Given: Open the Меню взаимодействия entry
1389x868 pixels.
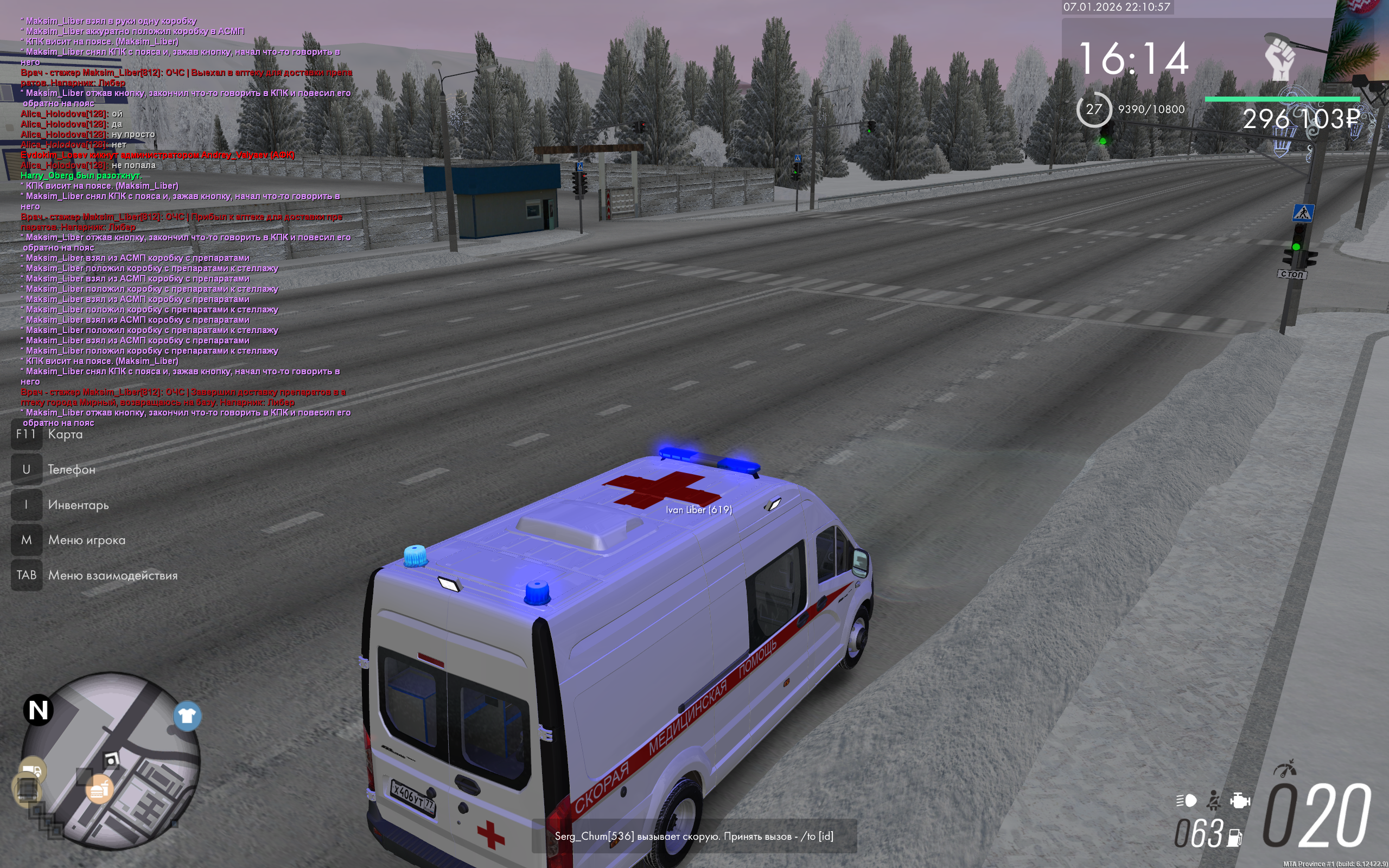Looking at the screenshot, I should [112, 575].
